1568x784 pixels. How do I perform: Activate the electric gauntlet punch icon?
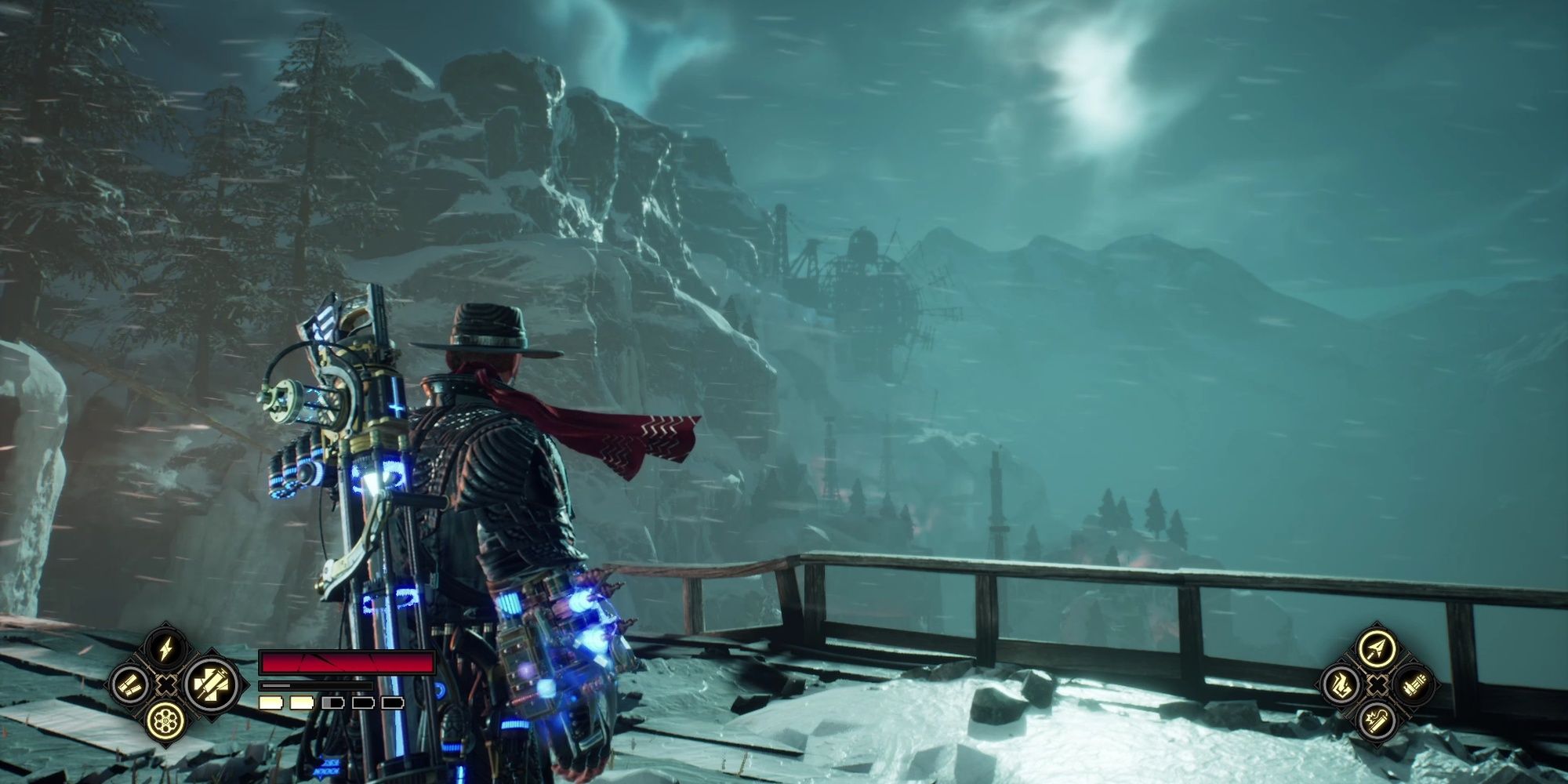pyautogui.click(x=213, y=685)
